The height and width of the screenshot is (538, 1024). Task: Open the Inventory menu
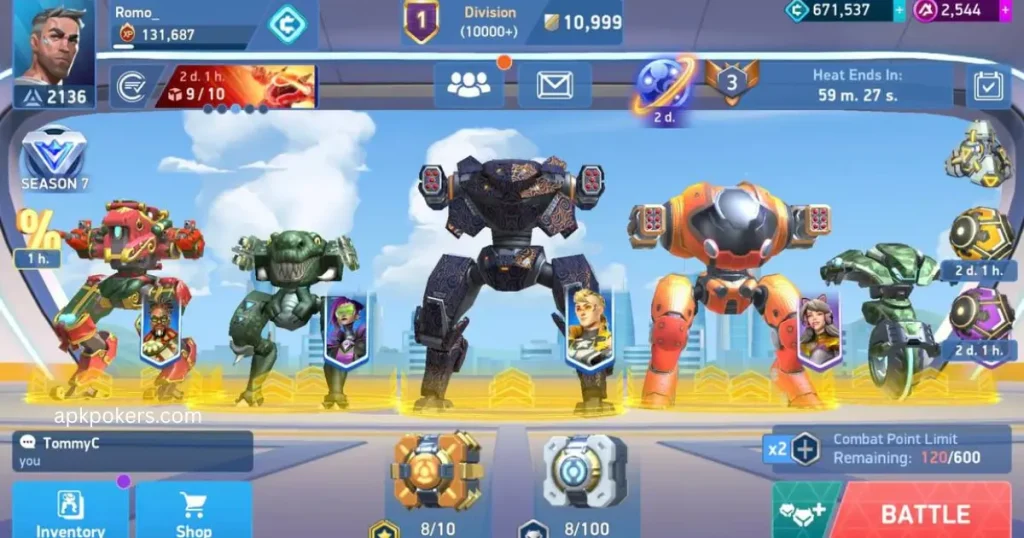pos(70,512)
